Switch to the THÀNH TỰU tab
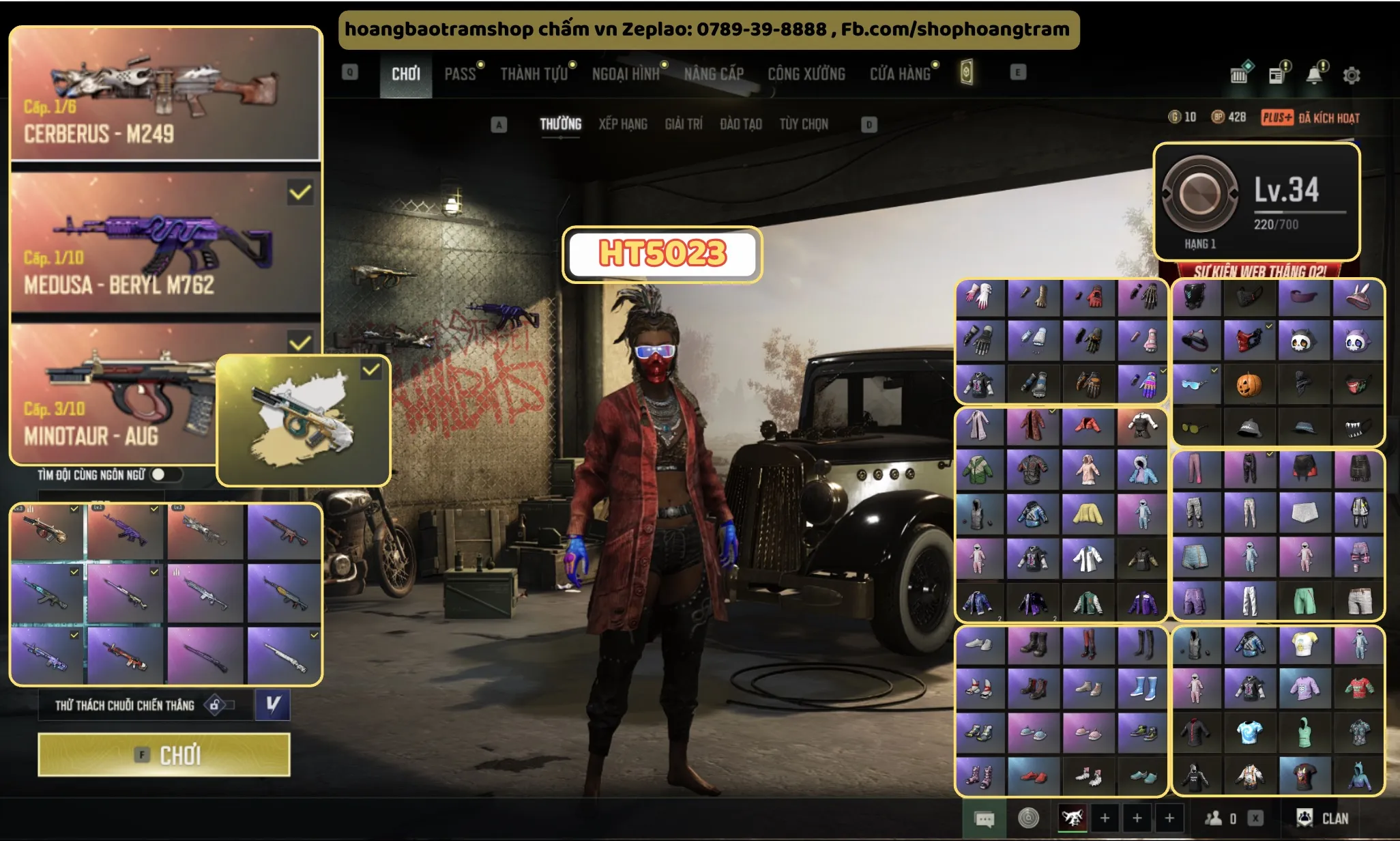Viewport: 1400px width, 841px height. coord(534,74)
